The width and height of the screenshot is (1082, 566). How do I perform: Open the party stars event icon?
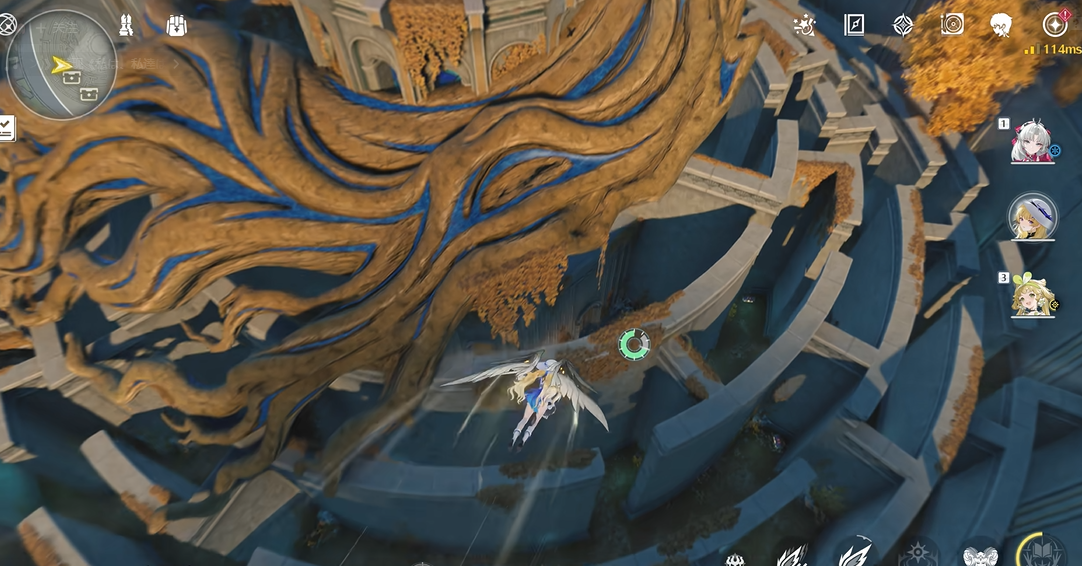pos(803,25)
